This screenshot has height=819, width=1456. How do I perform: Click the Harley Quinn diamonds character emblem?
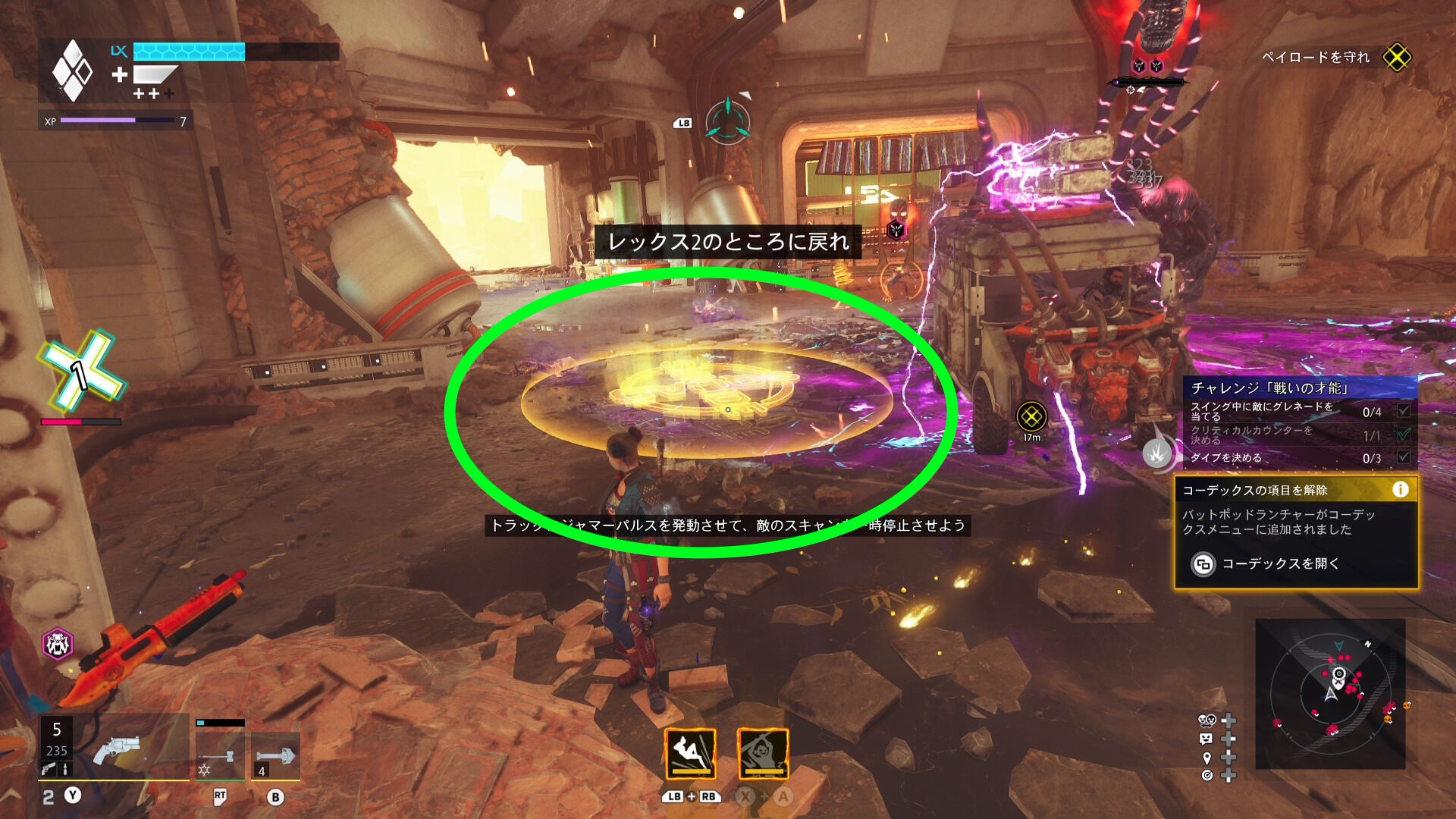pos(72,71)
